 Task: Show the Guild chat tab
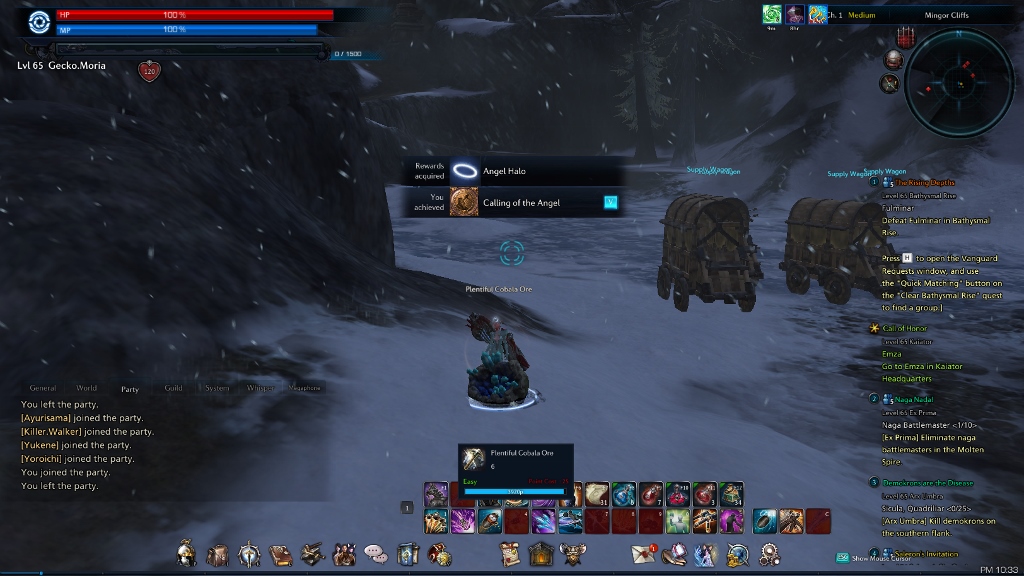(173, 388)
